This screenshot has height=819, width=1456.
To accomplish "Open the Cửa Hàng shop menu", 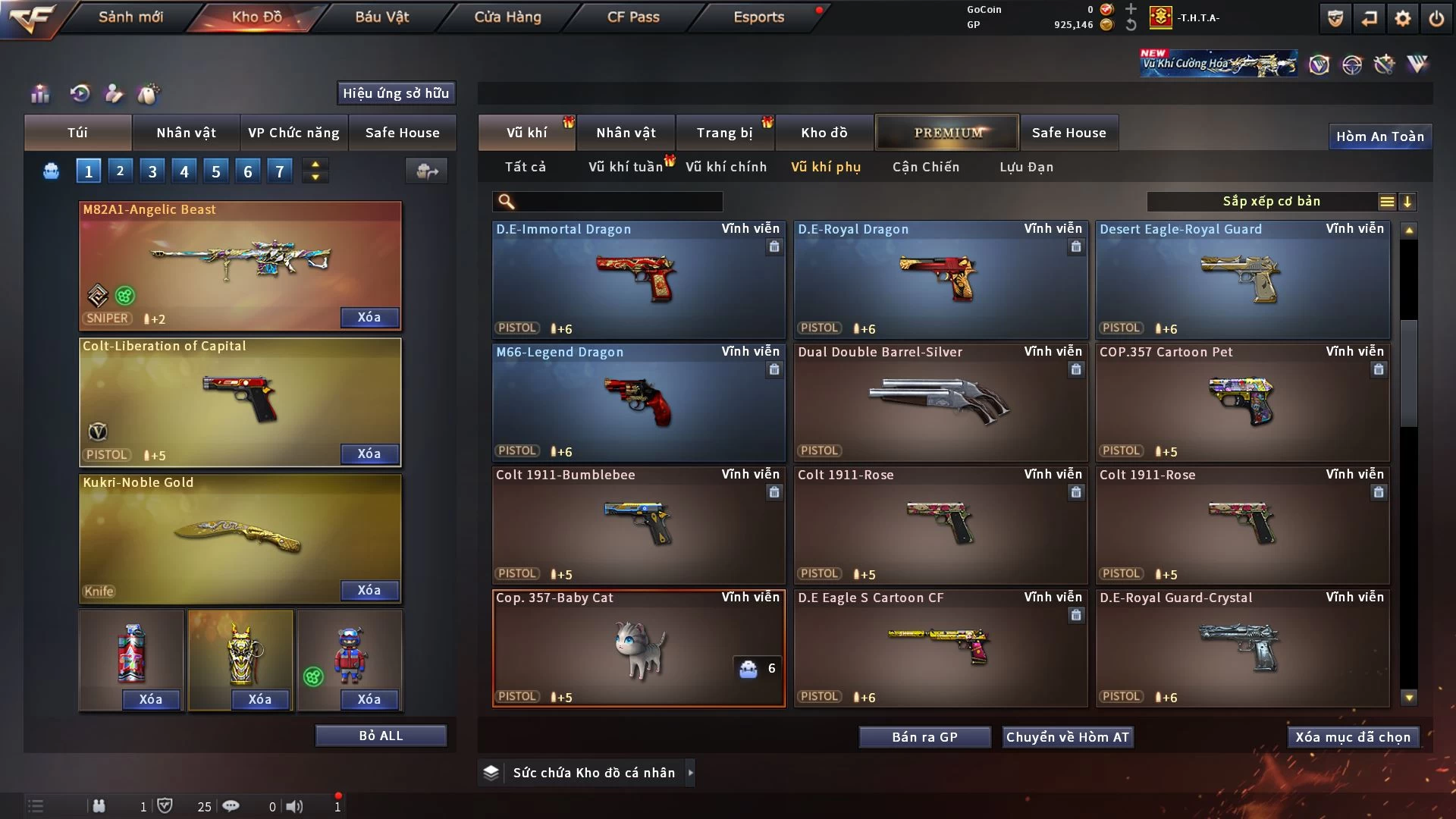I will pyautogui.click(x=507, y=17).
